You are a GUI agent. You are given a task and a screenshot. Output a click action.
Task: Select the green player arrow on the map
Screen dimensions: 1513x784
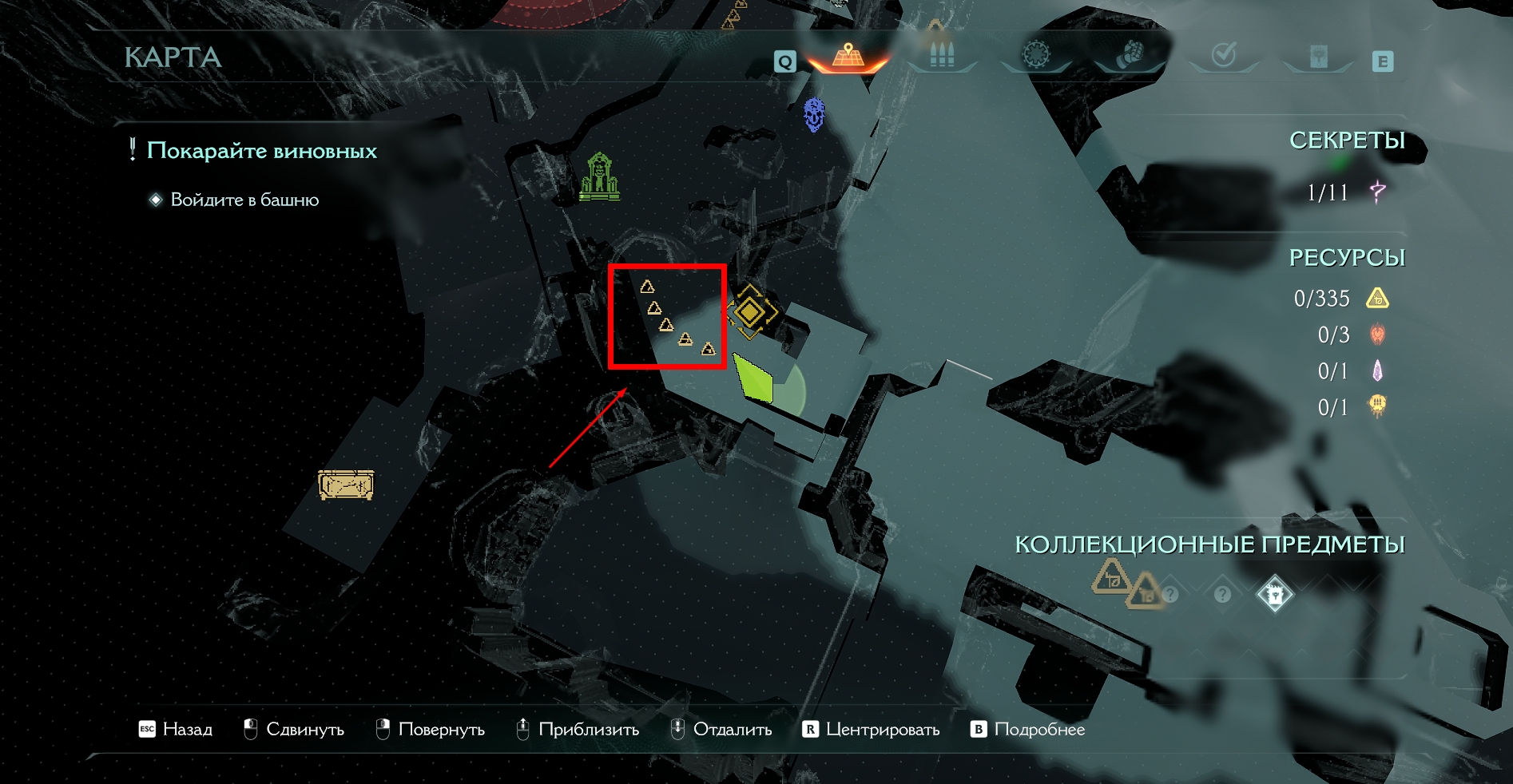coord(753,378)
